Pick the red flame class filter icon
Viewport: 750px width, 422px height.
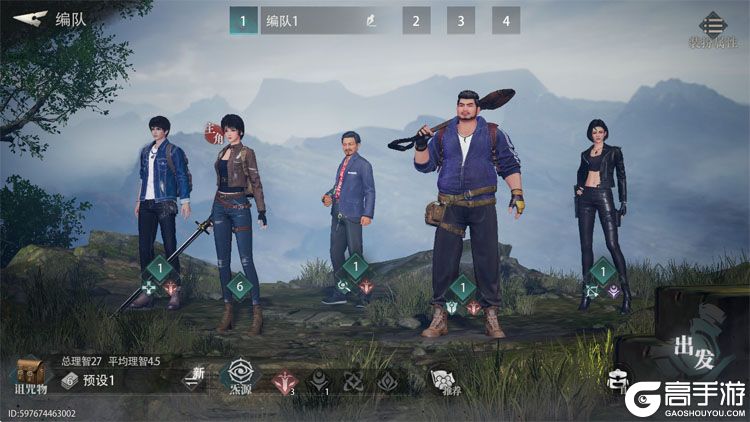287,381
